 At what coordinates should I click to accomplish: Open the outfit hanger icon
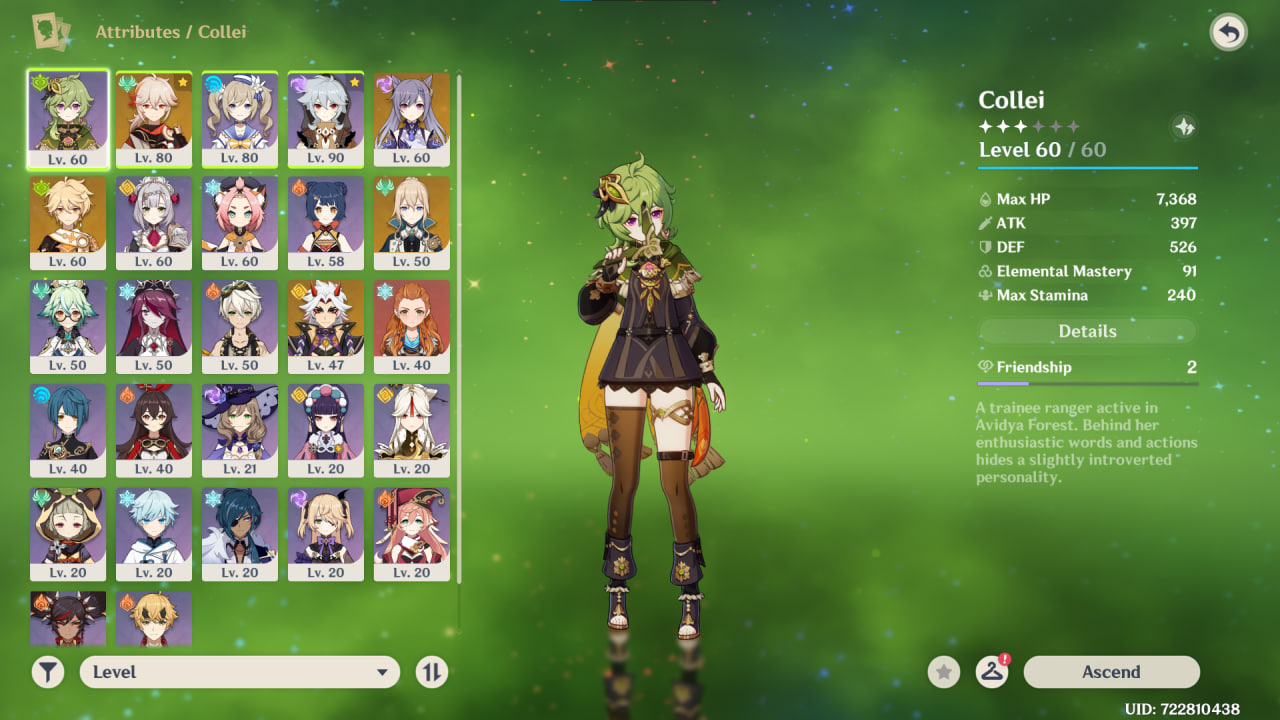[992, 672]
